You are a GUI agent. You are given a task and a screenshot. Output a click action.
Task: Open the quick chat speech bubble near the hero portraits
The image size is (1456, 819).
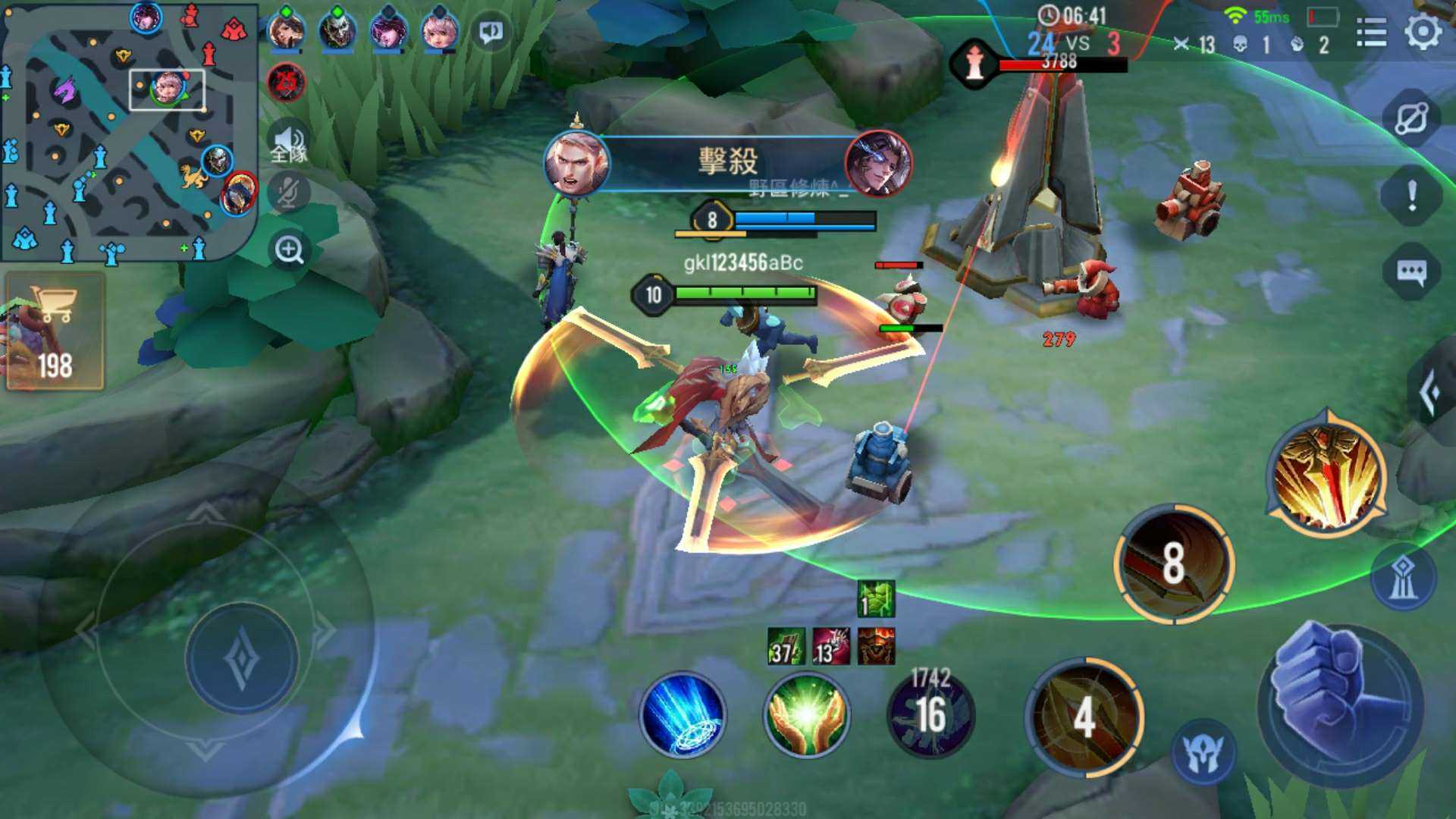pyautogui.click(x=491, y=32)
